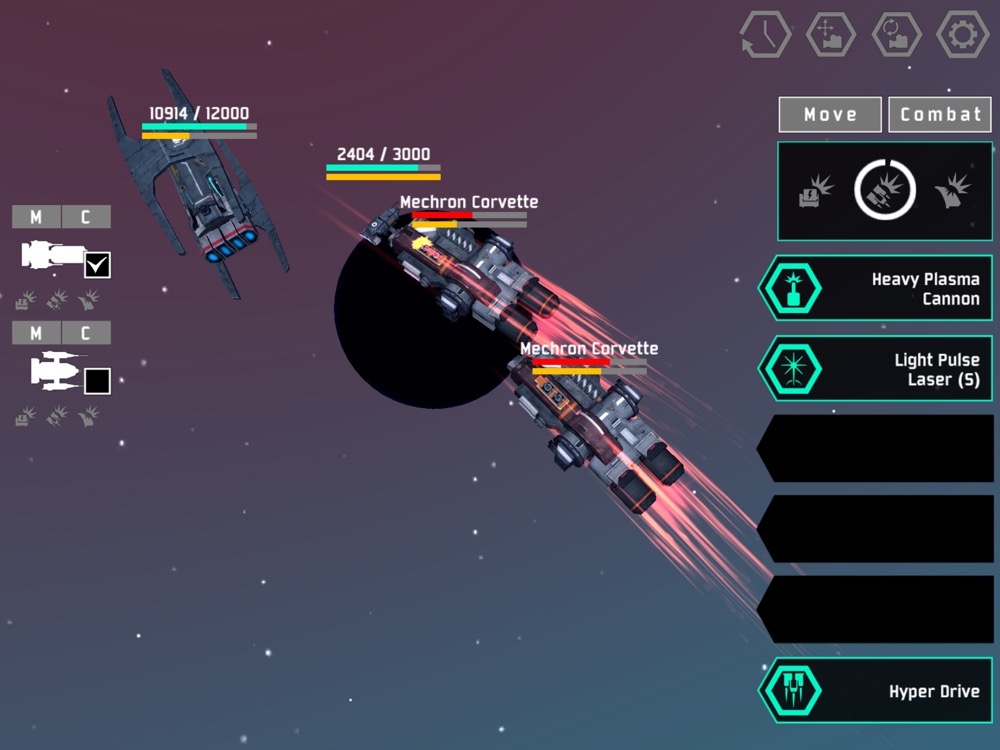Select the first fleet ship silhouette
1000x750 pixels.
(52, 256)
